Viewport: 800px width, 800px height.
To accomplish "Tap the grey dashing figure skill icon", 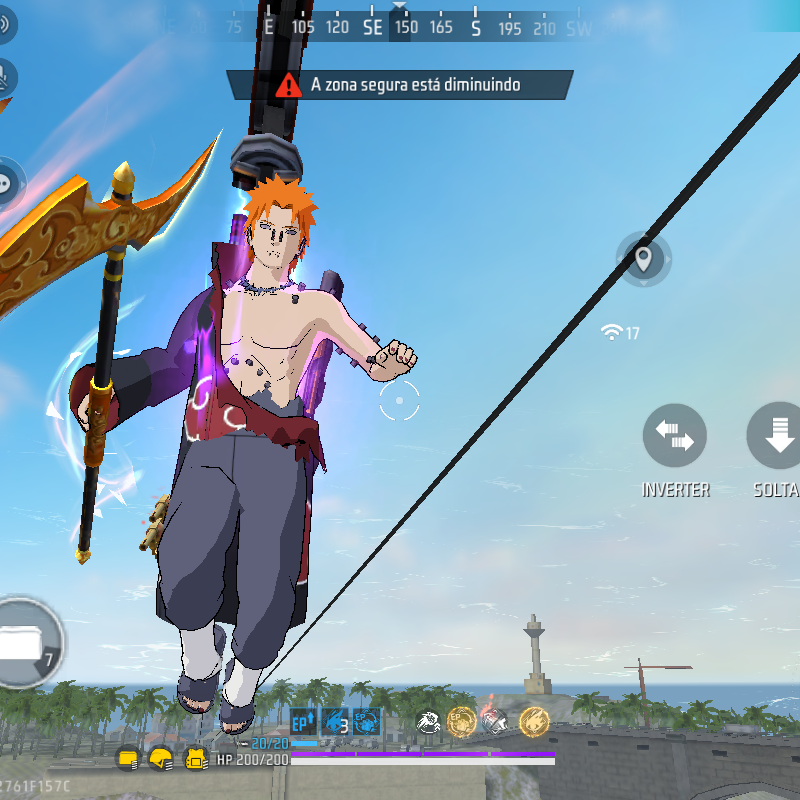I will (429, 720).
